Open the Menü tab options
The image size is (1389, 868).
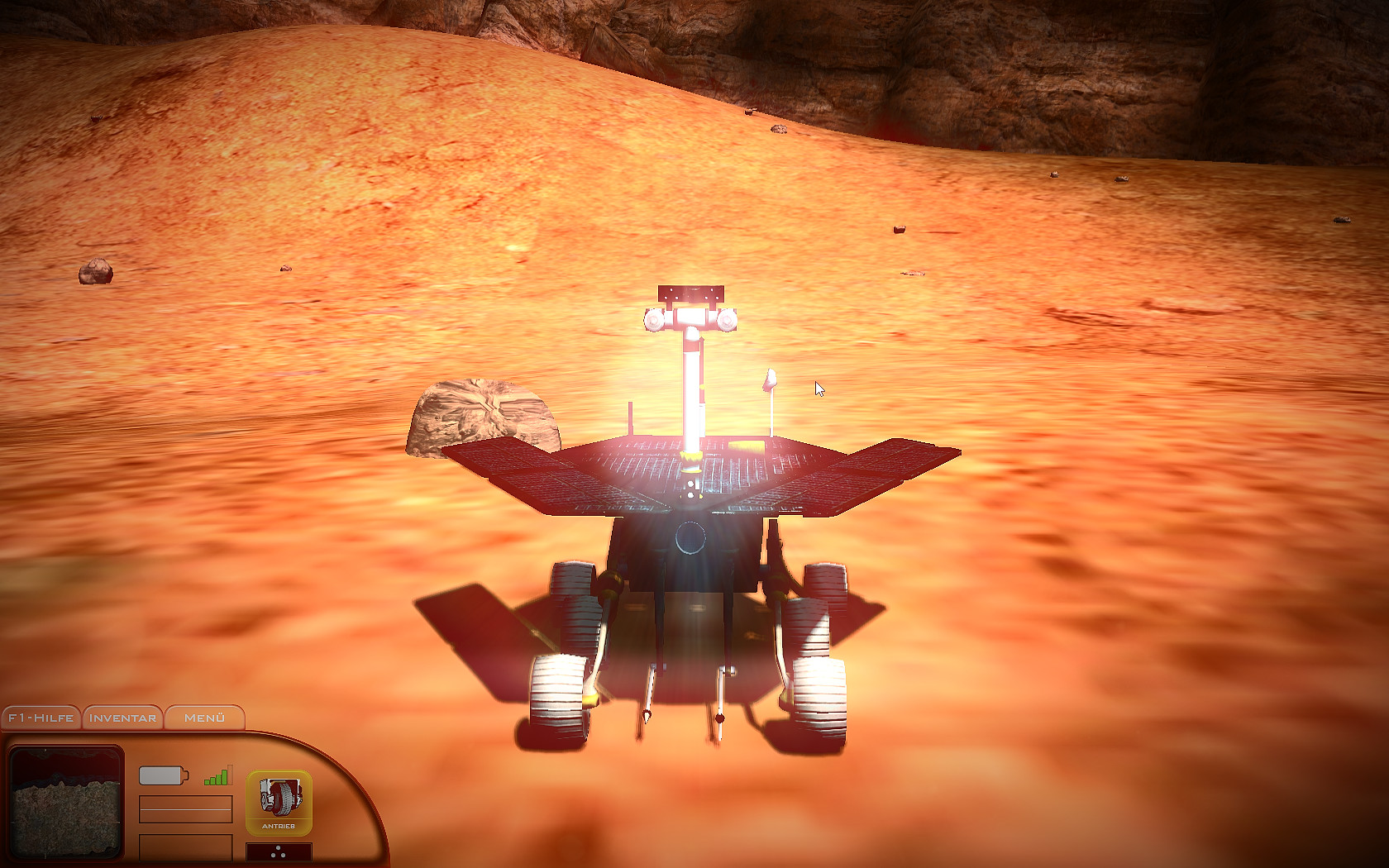pos(203,718)
